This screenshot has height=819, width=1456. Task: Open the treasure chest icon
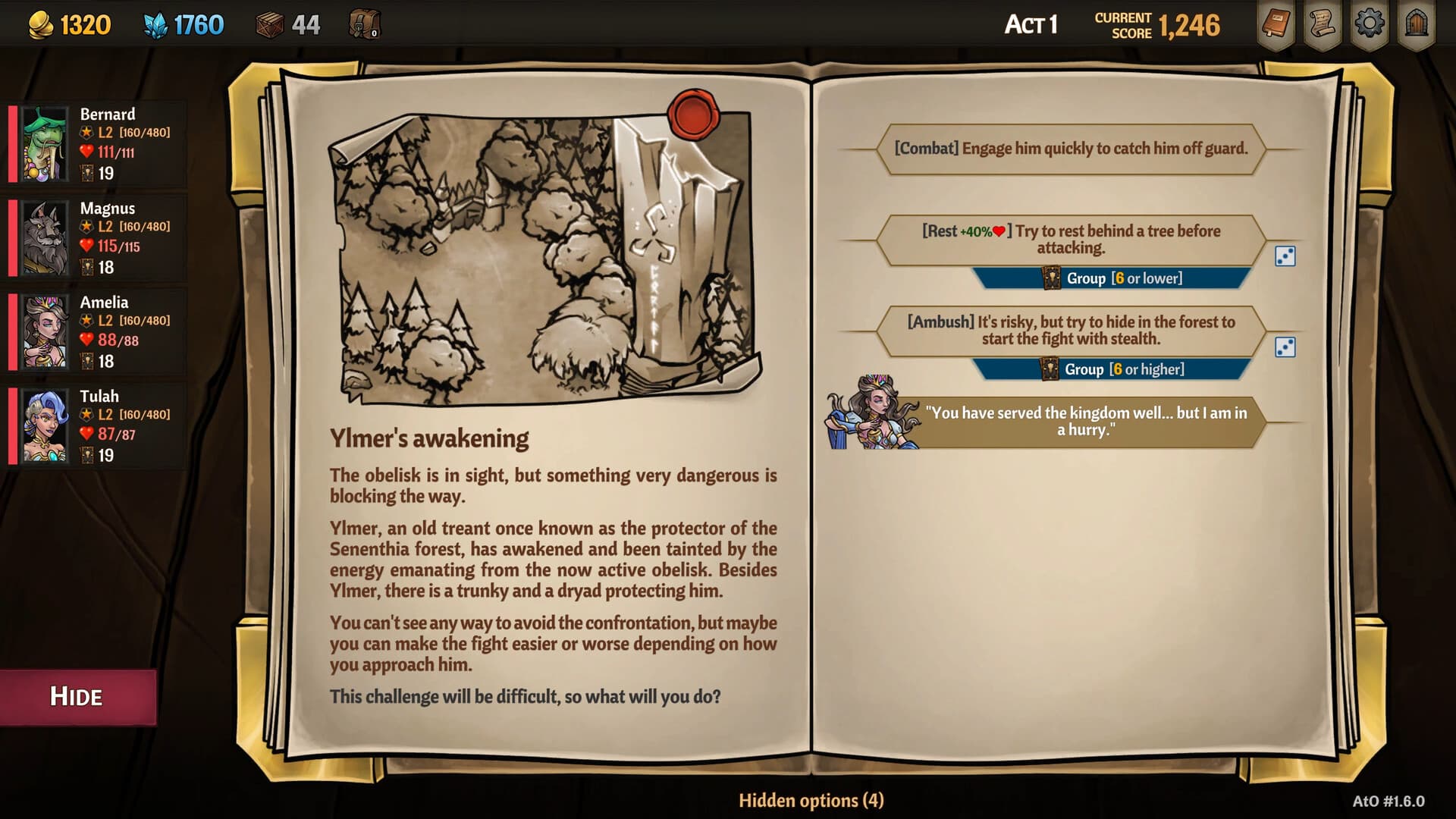click(364, 25)
